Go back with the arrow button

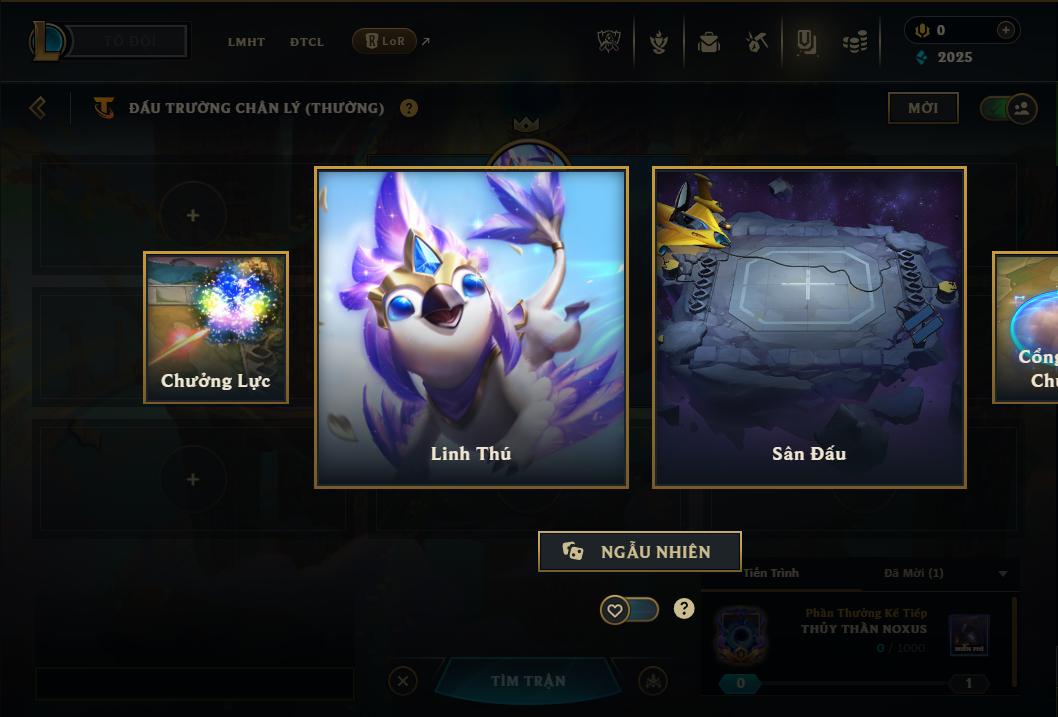(x=38, y=107)
